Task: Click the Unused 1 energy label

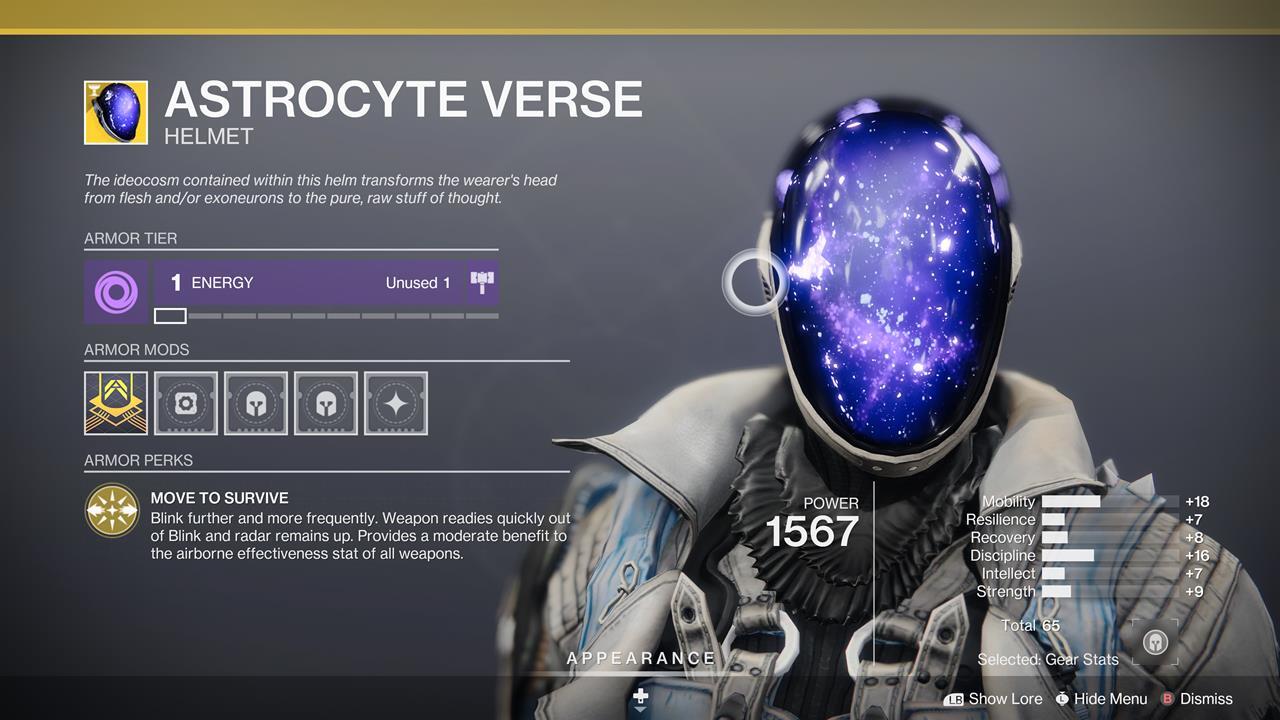Action: [x=418, y=283]
